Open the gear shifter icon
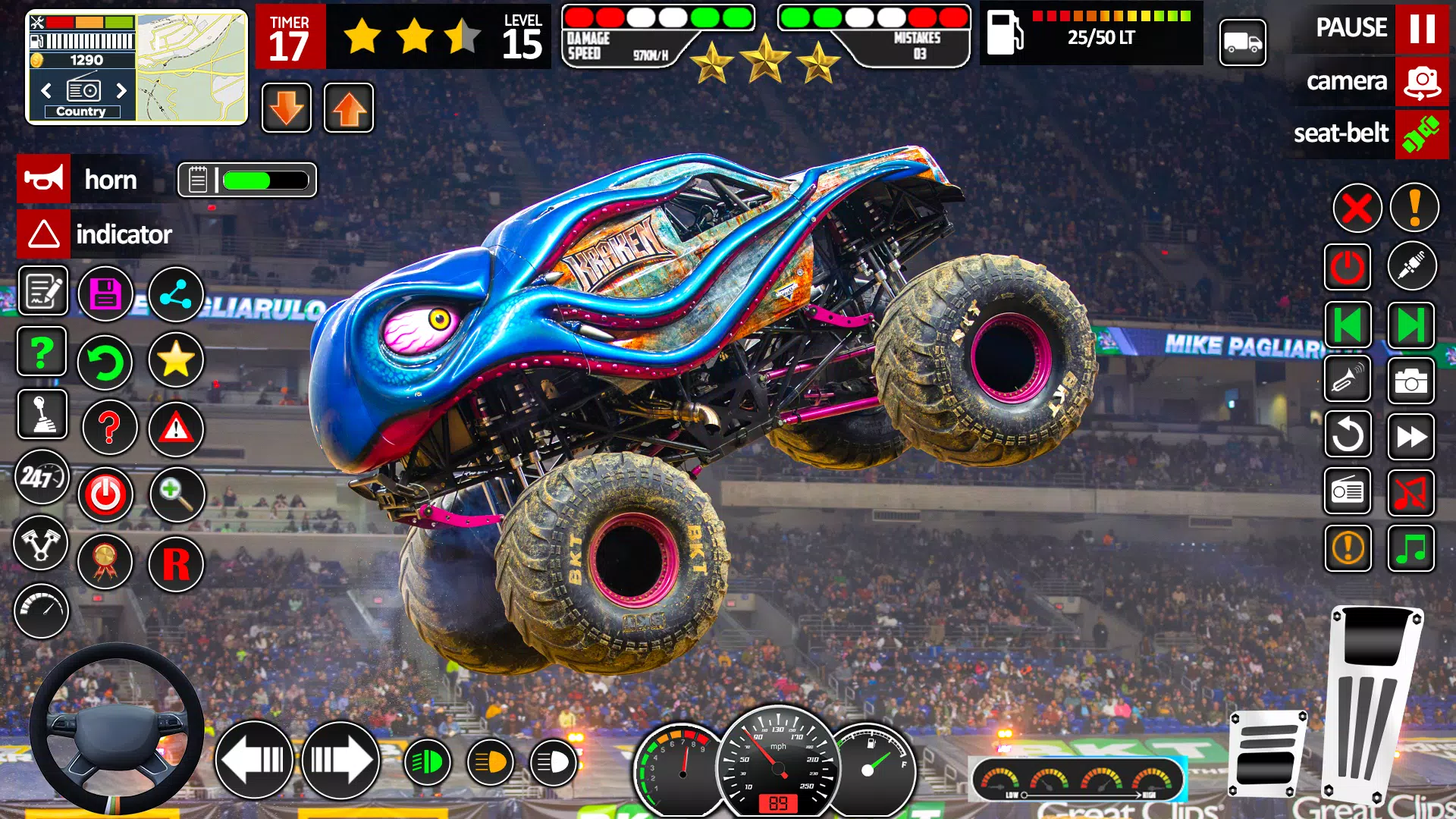The height and width of the screenshot is (819, 1456). coord(43,415)
